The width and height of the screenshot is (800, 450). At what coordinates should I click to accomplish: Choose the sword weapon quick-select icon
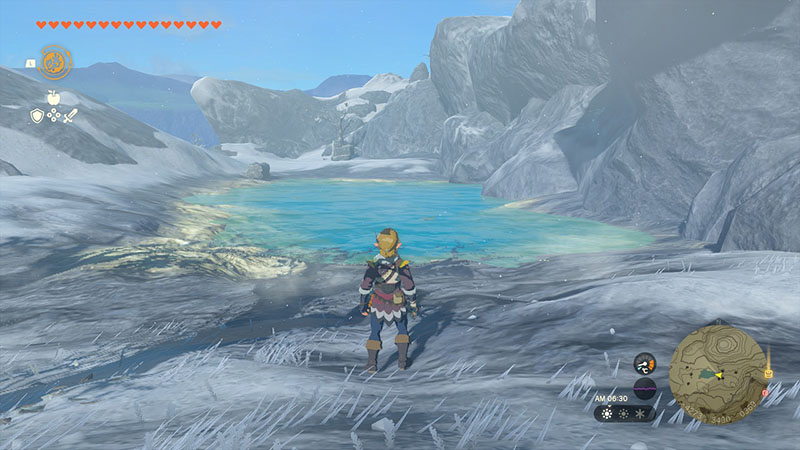[70, 116]
